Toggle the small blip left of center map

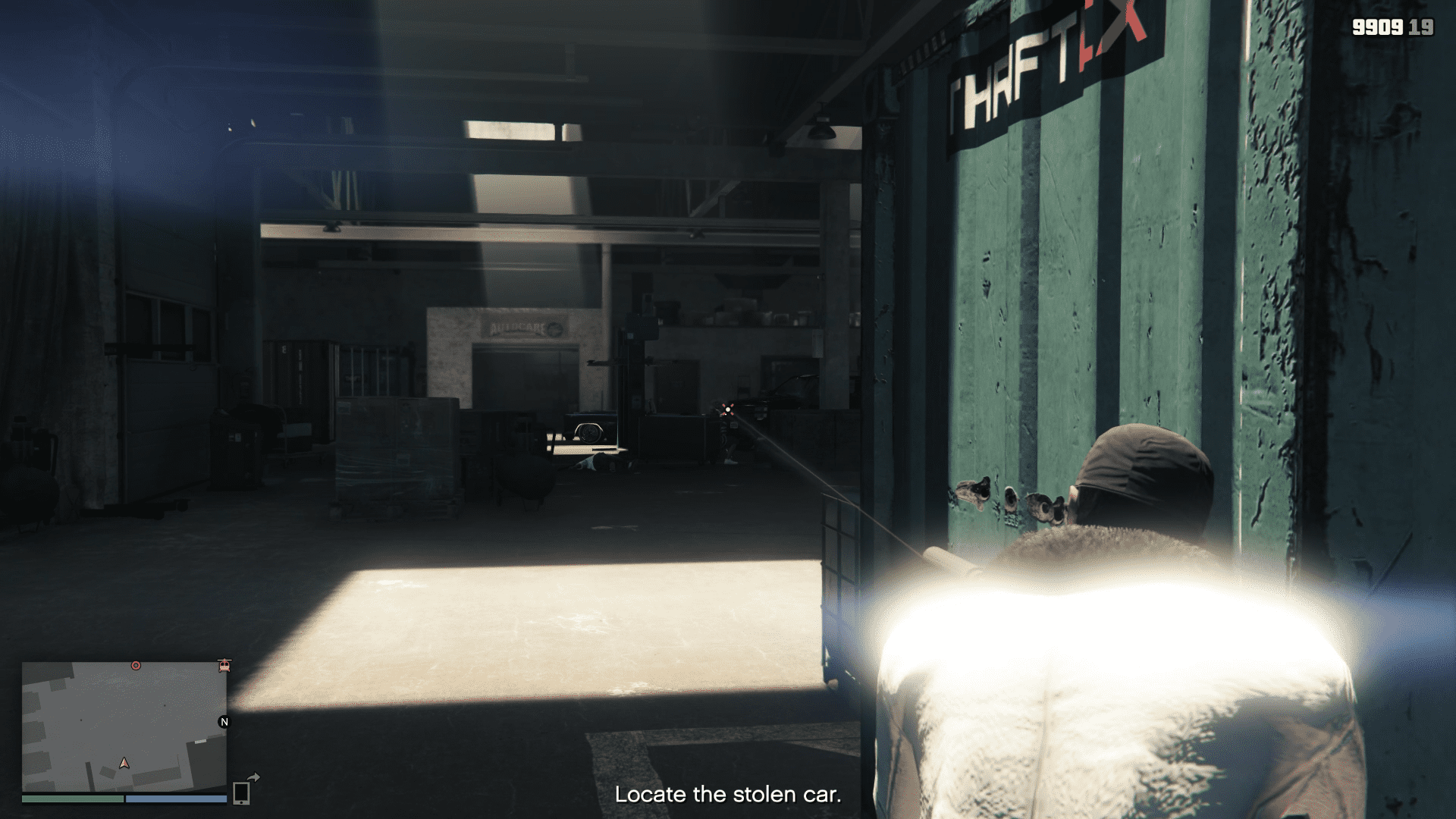[81, 720]
